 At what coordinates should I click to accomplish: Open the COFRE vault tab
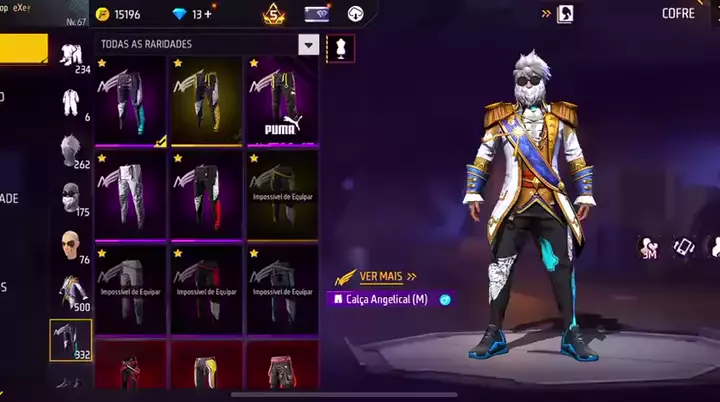(x=678, y=14)
